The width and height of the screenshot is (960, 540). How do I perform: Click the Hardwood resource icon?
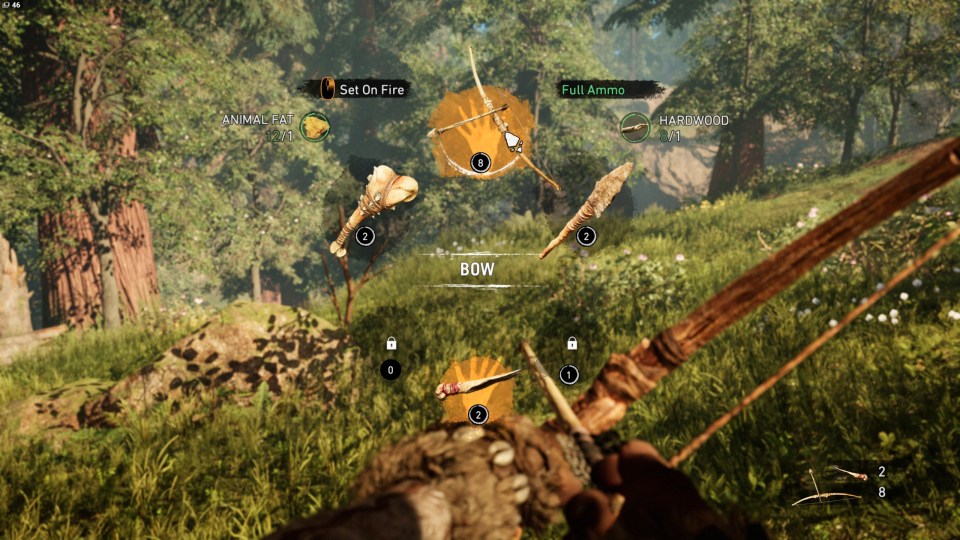(634, 127)
